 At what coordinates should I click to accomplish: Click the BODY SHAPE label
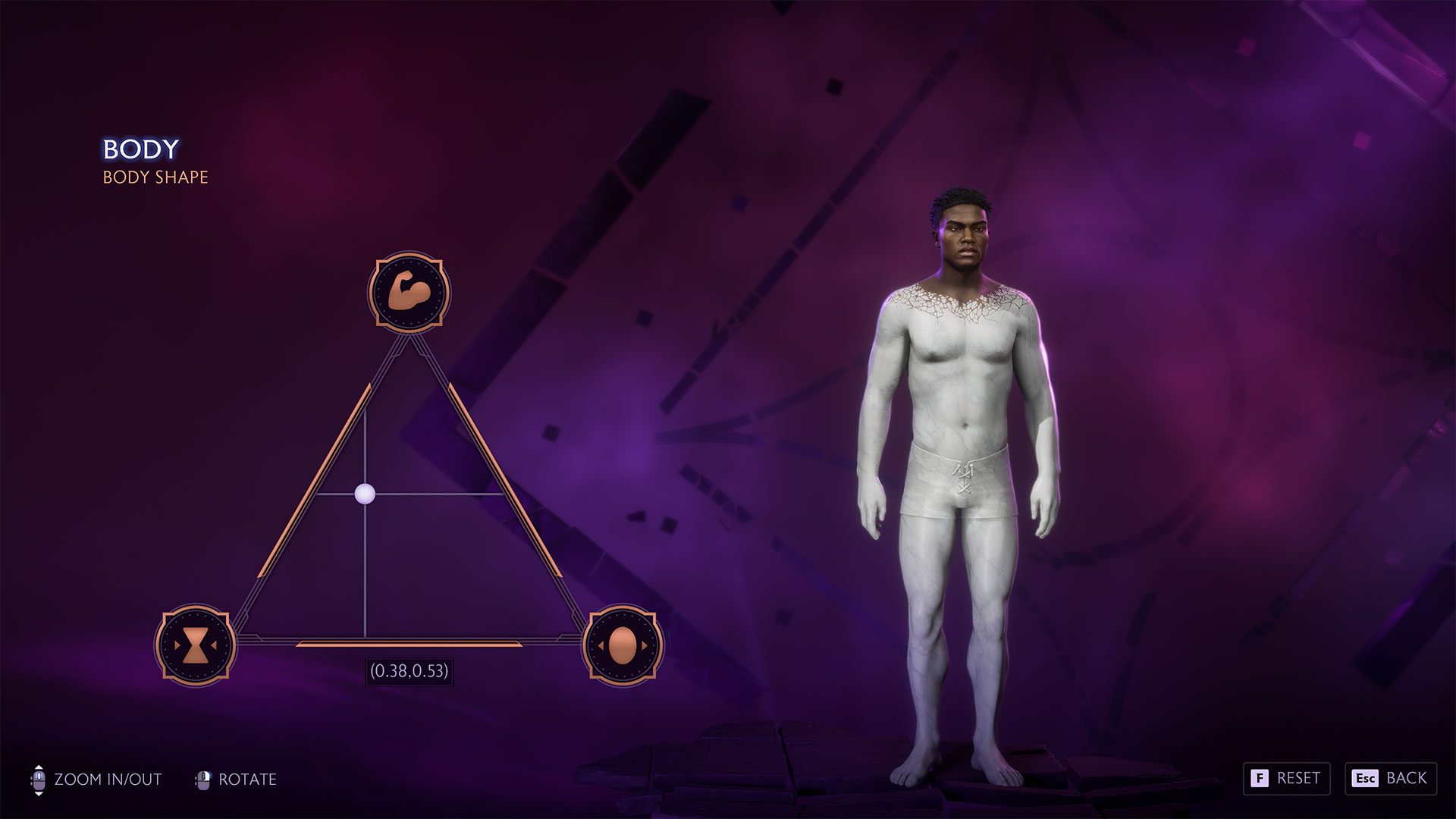pos(155,178)
